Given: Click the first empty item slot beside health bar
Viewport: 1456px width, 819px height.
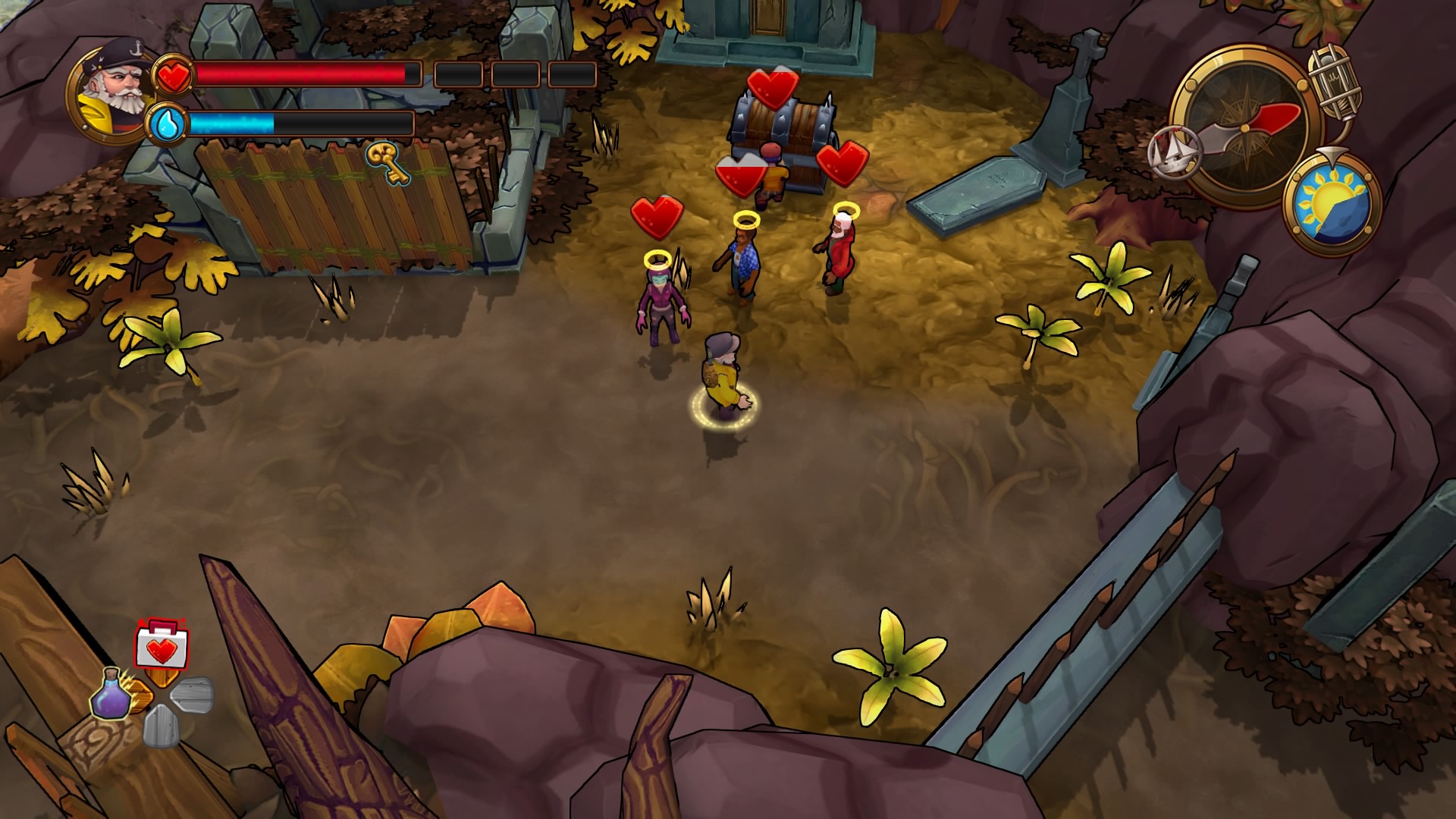Looking at the screenshot, I should coord(457,74).
